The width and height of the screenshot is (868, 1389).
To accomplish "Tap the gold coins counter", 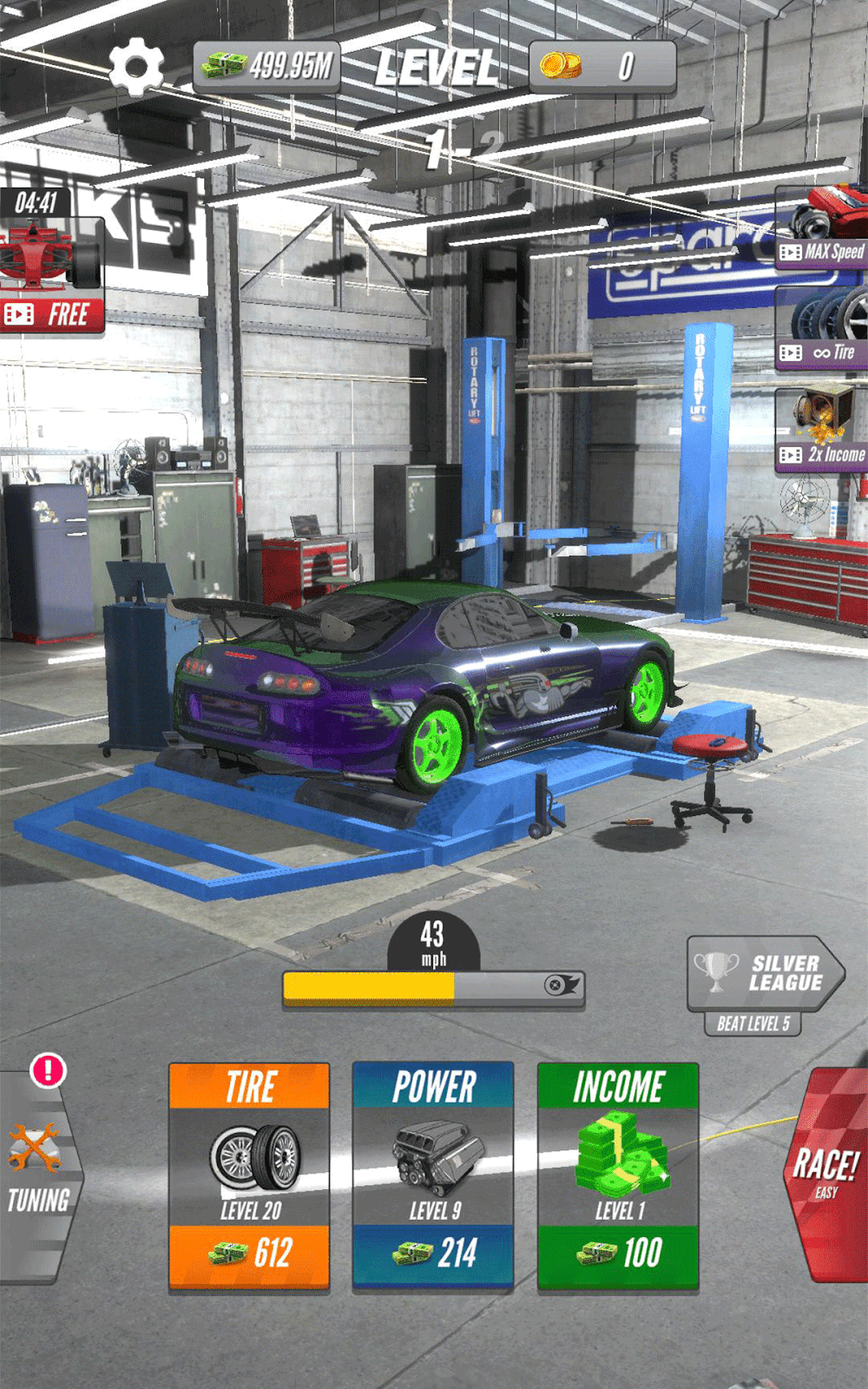I will tap(602, 67).
